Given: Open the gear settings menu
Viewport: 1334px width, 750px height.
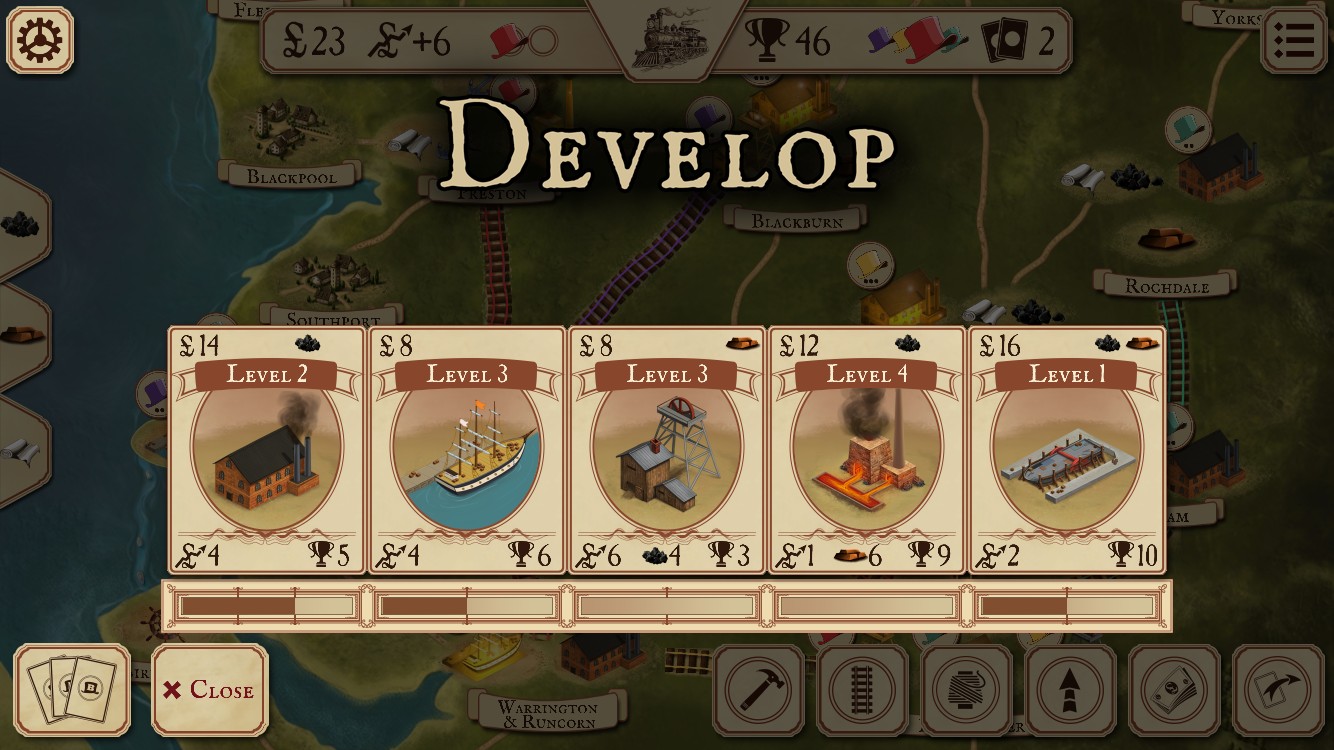Looking at the screenshot, I should (40, 40).
